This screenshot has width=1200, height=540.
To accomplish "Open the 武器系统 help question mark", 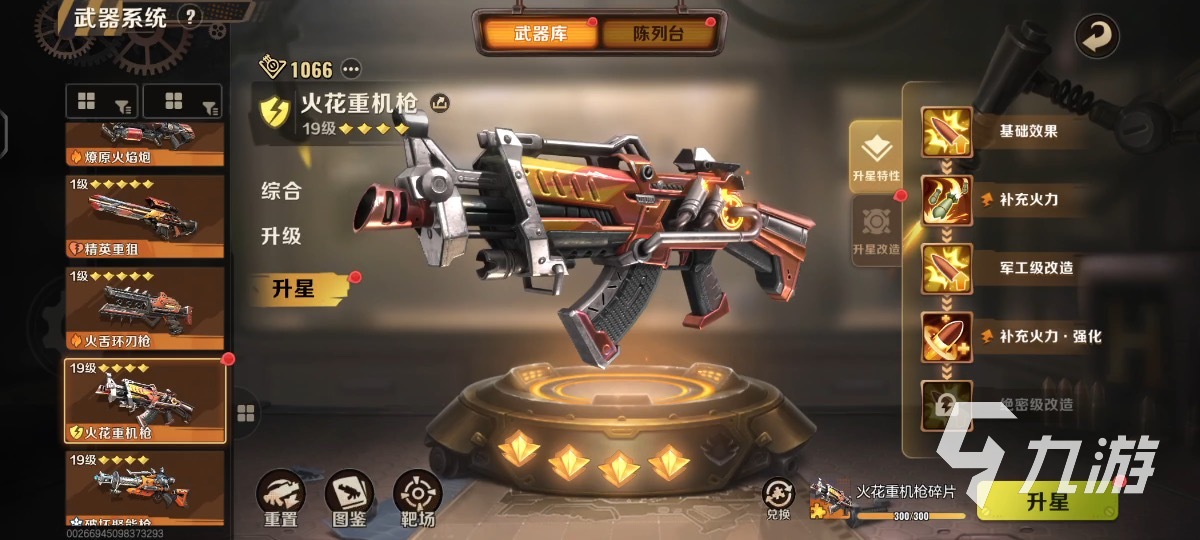I will pyautogui.click(x=191, y=16).
